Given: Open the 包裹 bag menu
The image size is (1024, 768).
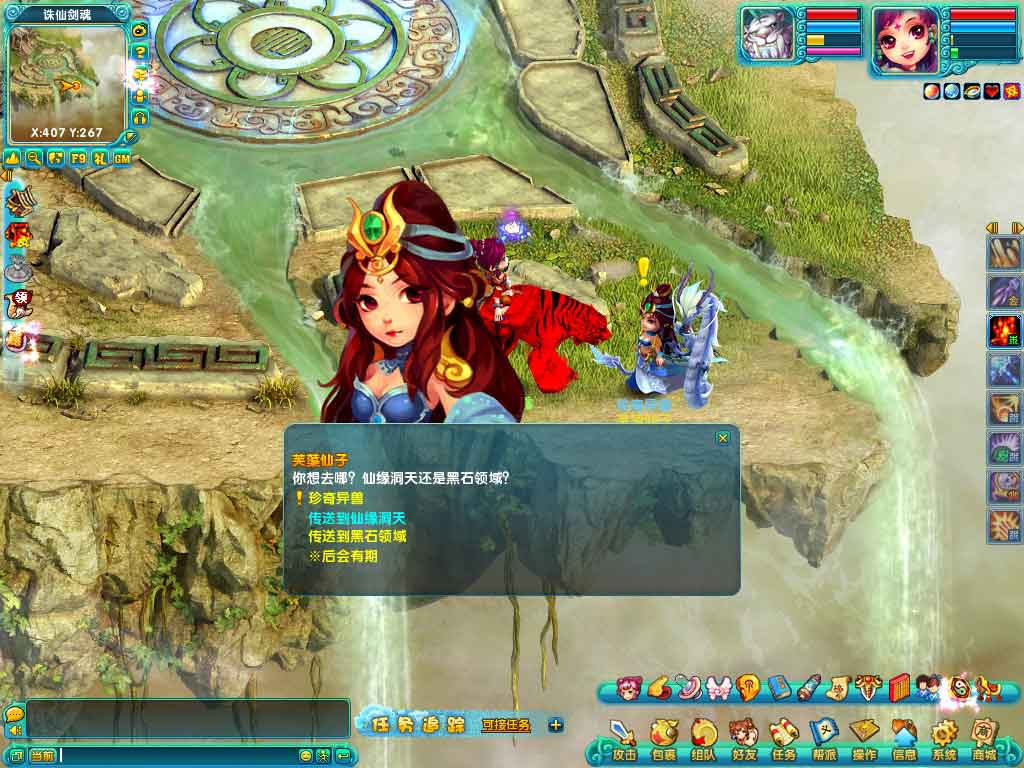Looking at the screenshot, I should click(663, 738).
